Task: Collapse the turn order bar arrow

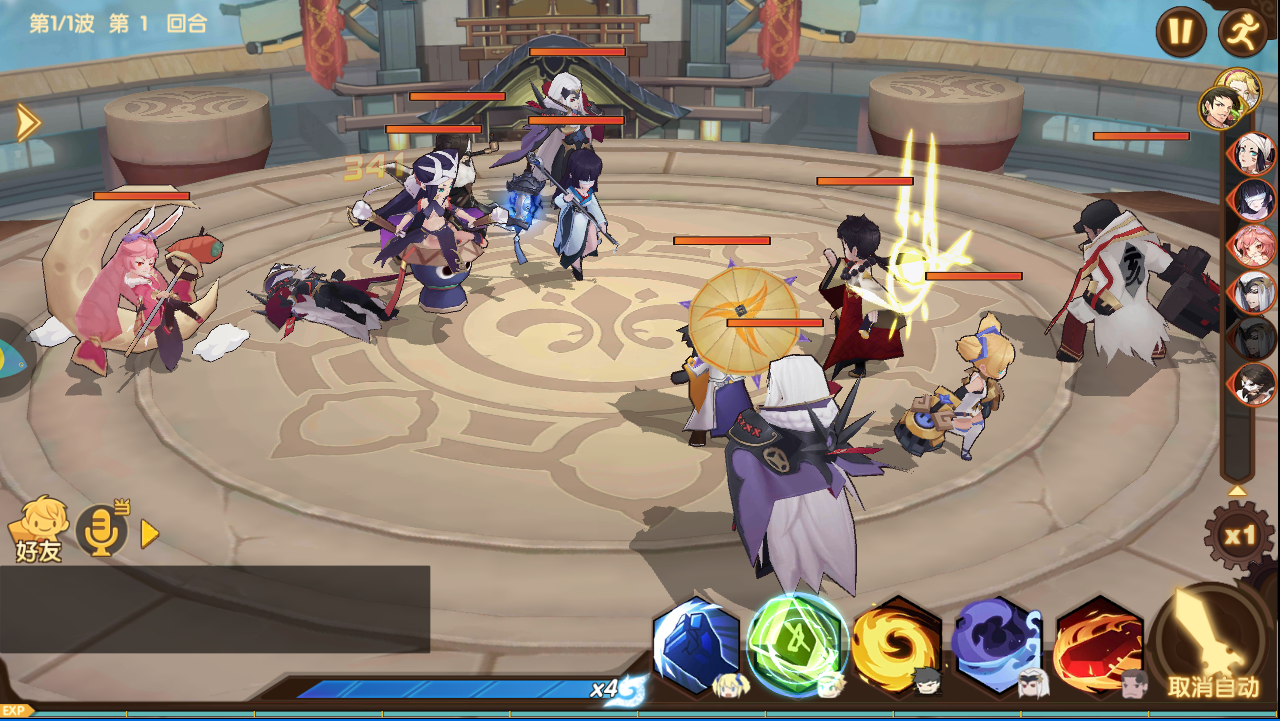Action: (x=1237, y=491)
